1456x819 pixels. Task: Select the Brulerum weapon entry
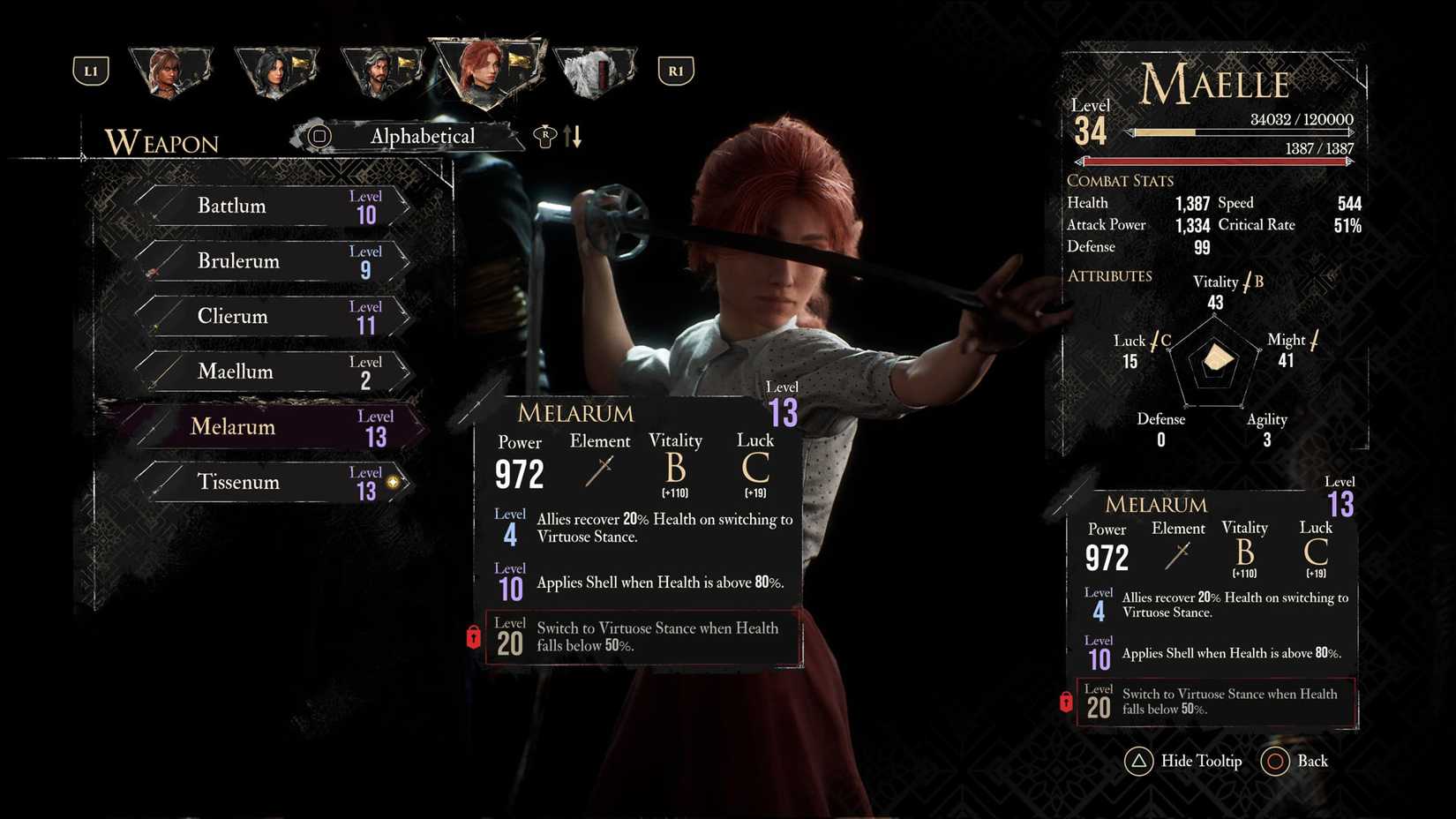[x=265, y=261]
